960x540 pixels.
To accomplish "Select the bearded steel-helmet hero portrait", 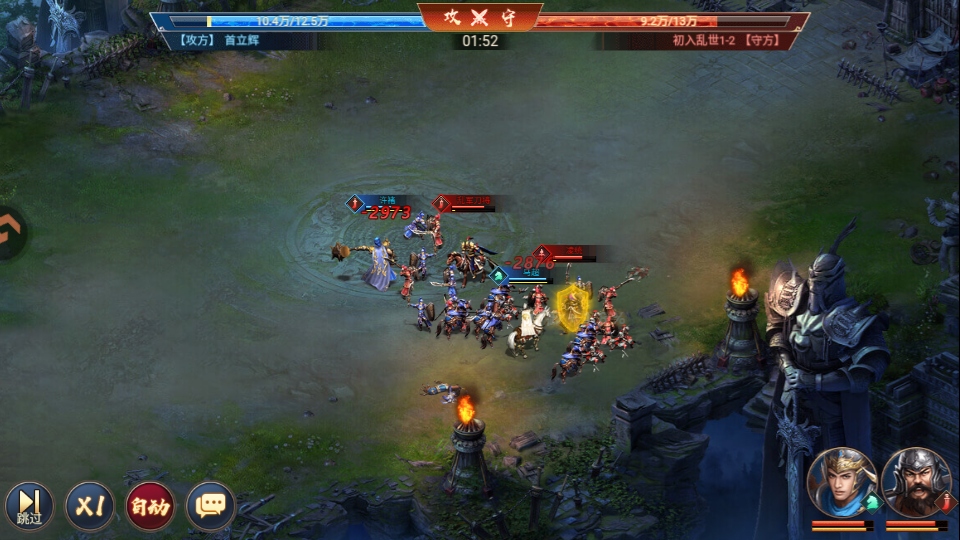I will [x=916, y=483].
